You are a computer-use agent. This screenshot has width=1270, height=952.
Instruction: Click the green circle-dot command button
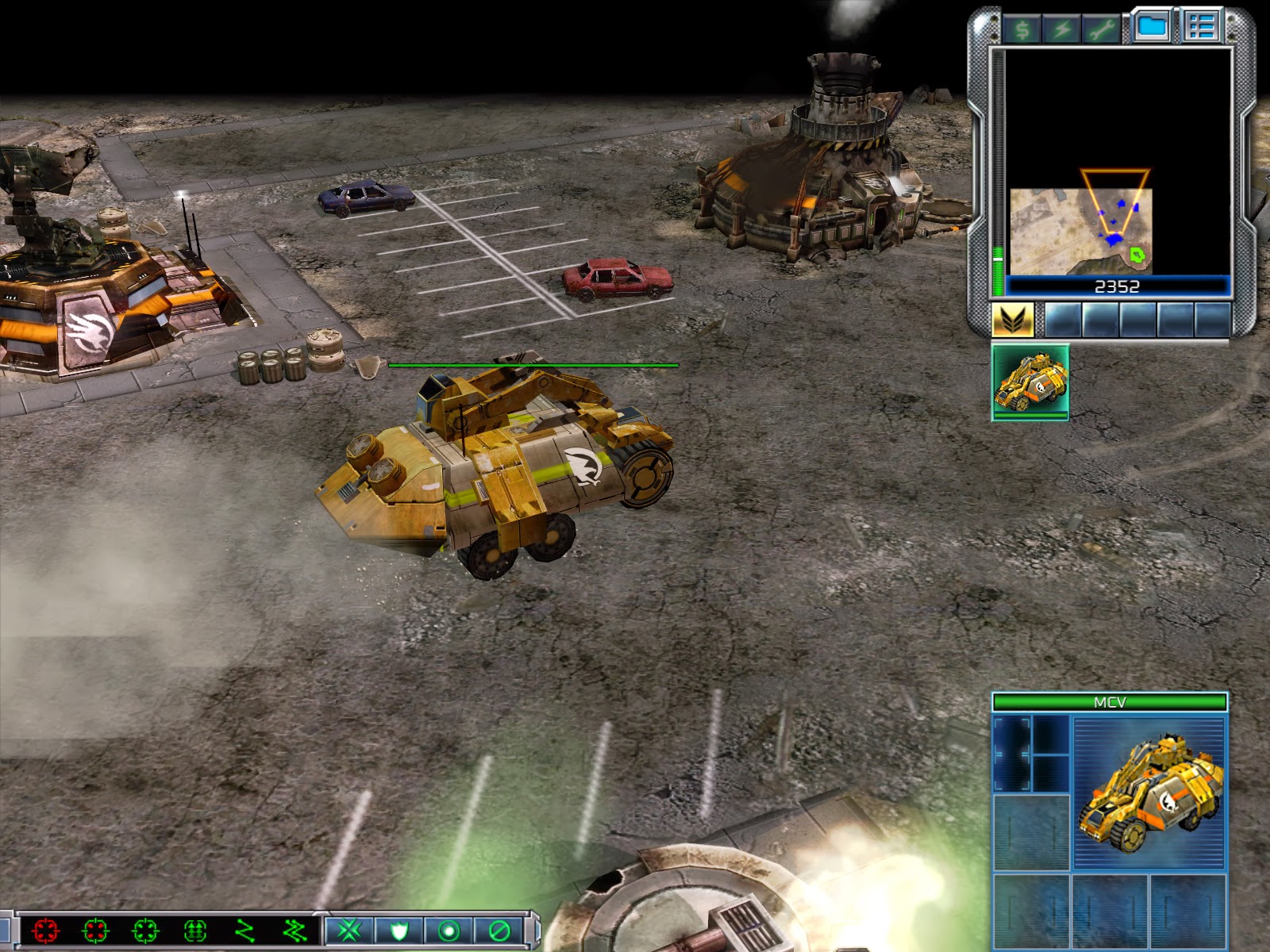pos(448,930)
